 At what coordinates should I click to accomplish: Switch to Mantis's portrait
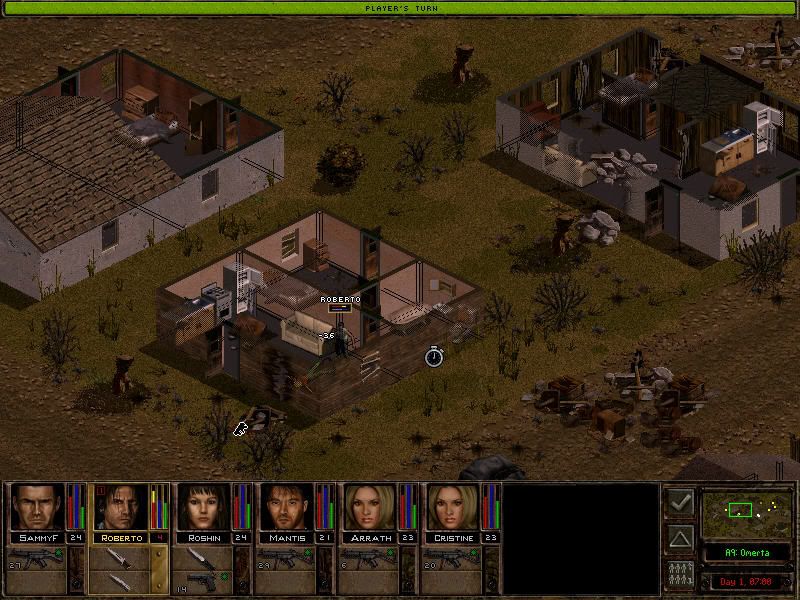[287, 507]
